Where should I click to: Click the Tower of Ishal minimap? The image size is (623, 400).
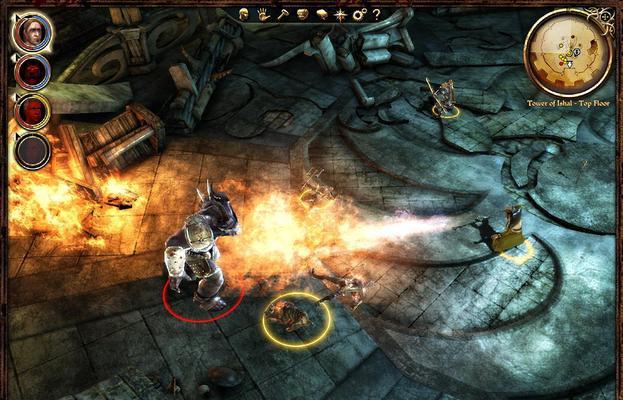click(x=568, y=52)
